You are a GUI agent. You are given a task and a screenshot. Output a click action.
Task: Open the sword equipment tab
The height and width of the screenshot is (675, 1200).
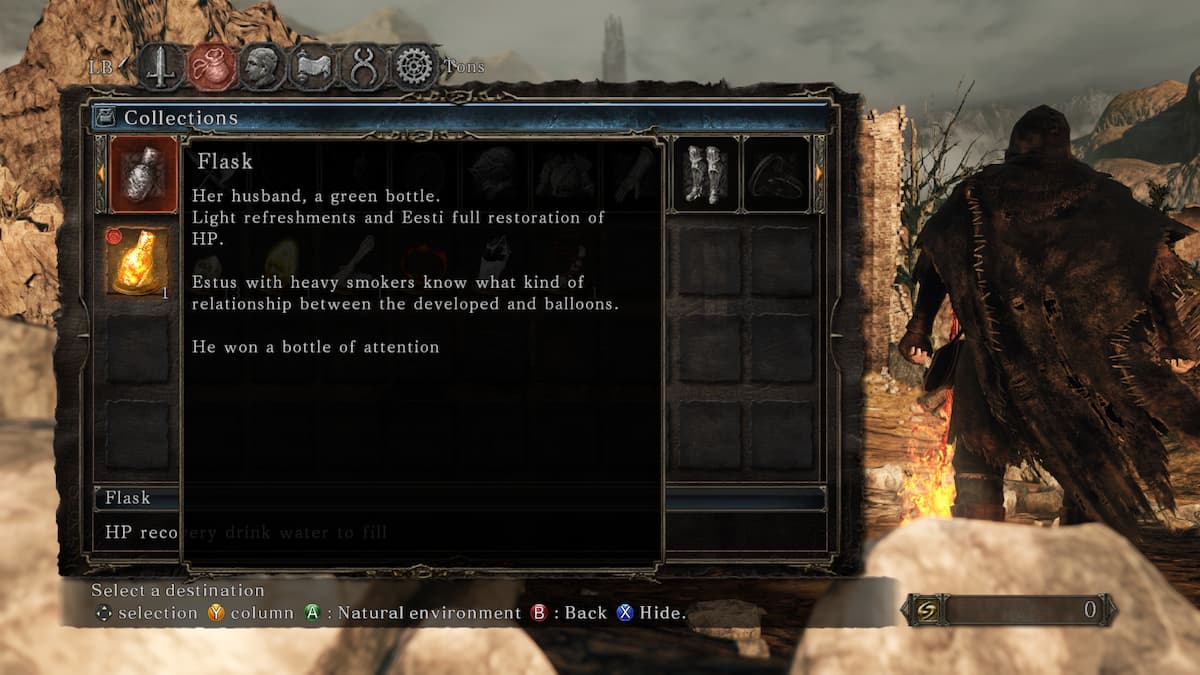pos(158,68)
